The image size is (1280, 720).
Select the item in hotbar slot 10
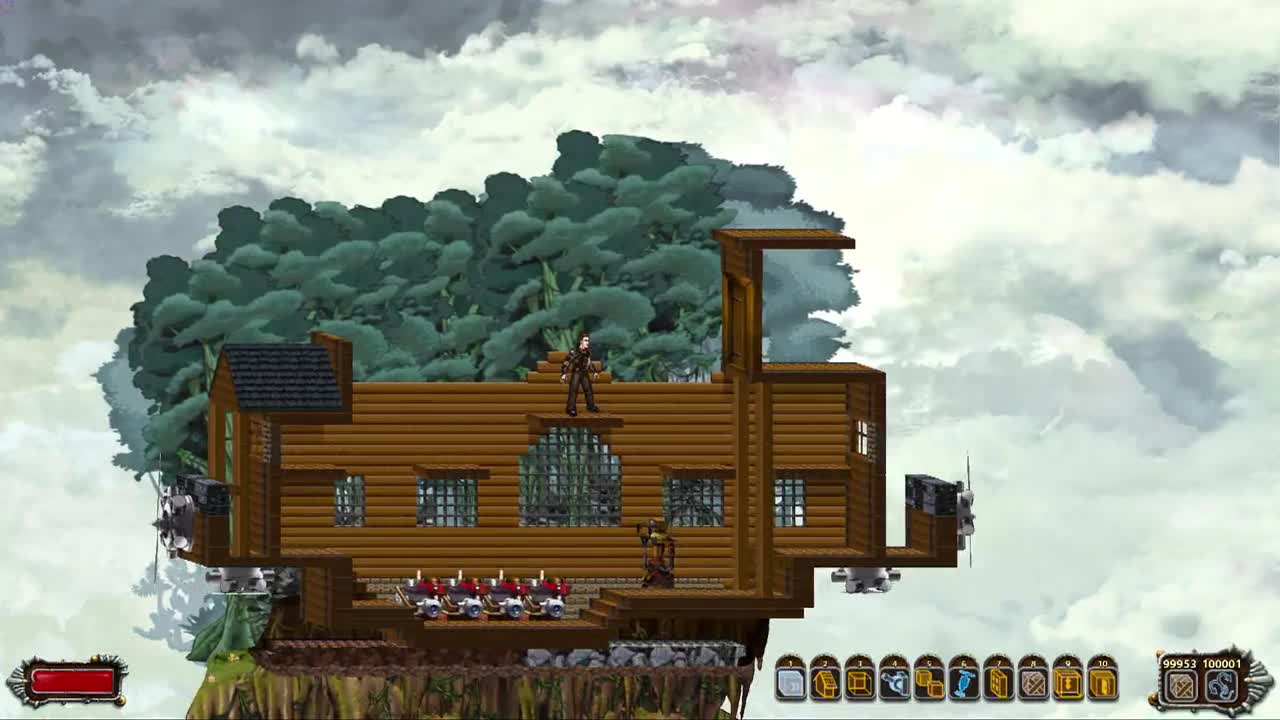point(1103,685)
